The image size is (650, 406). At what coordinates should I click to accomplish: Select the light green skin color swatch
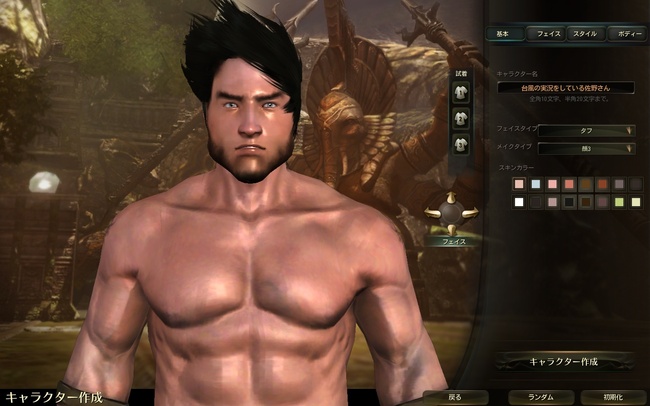point(620,202)
